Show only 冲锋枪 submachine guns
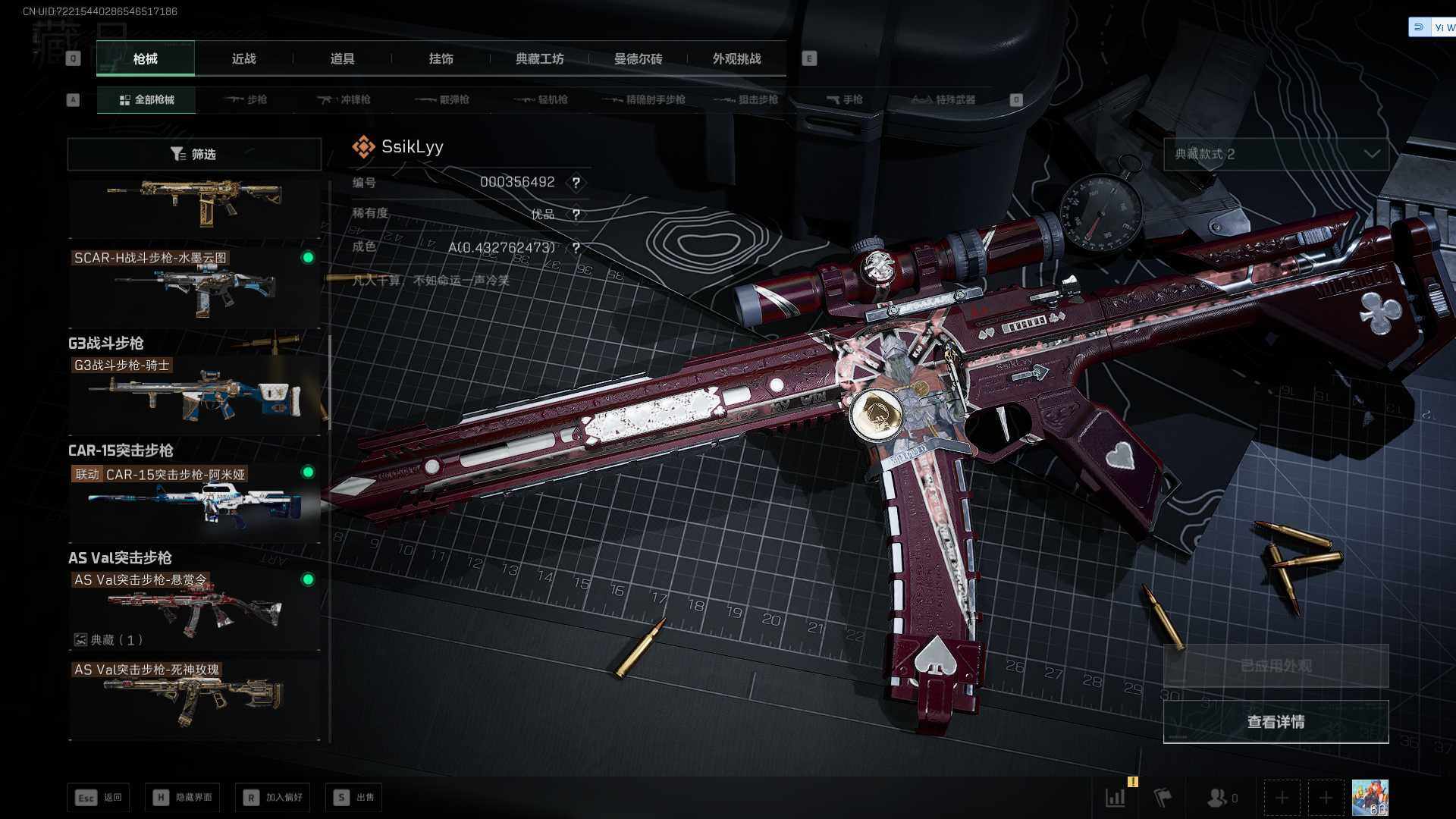The height and width of the screenshot is (819, 1456). (x=345, y=100)
